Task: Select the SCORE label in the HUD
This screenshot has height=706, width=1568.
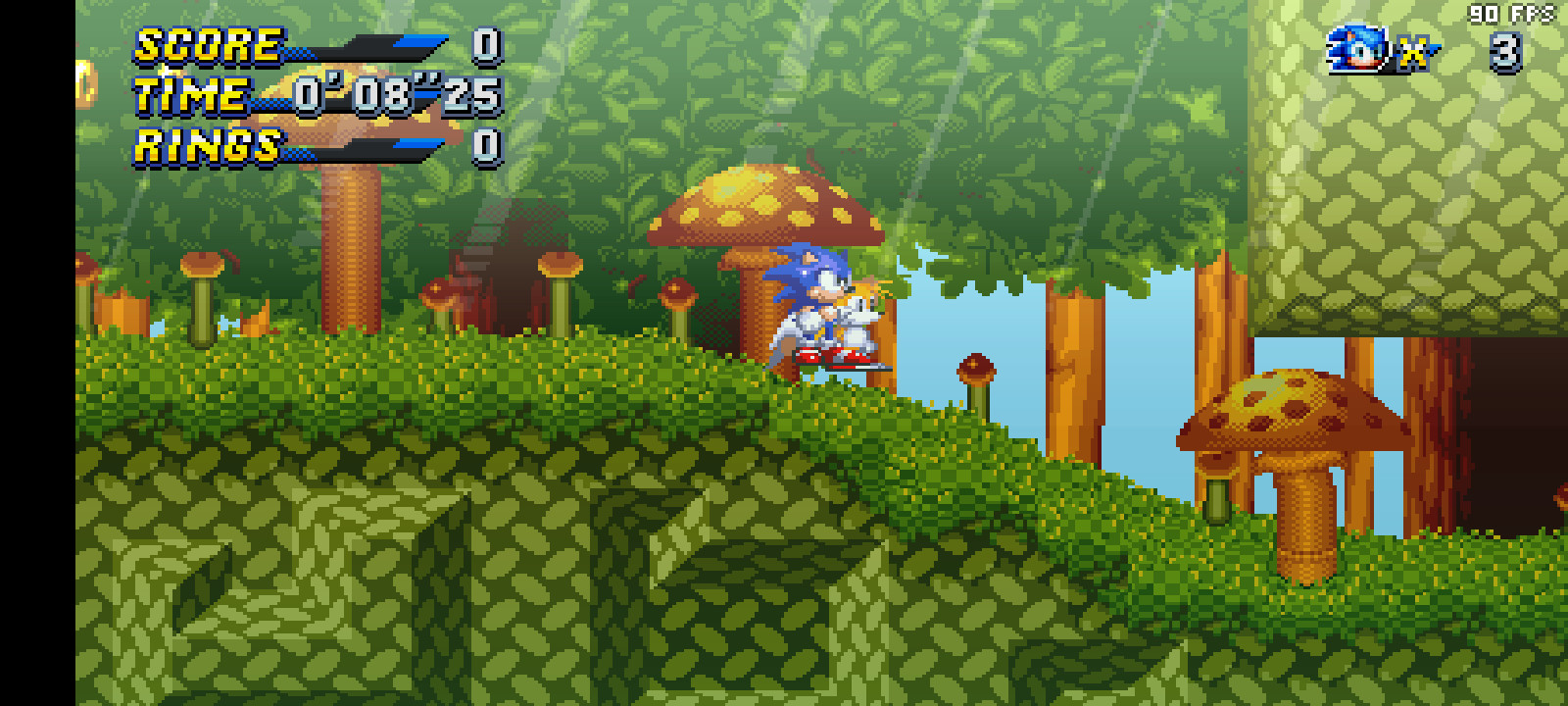Action: pos(206,44)
